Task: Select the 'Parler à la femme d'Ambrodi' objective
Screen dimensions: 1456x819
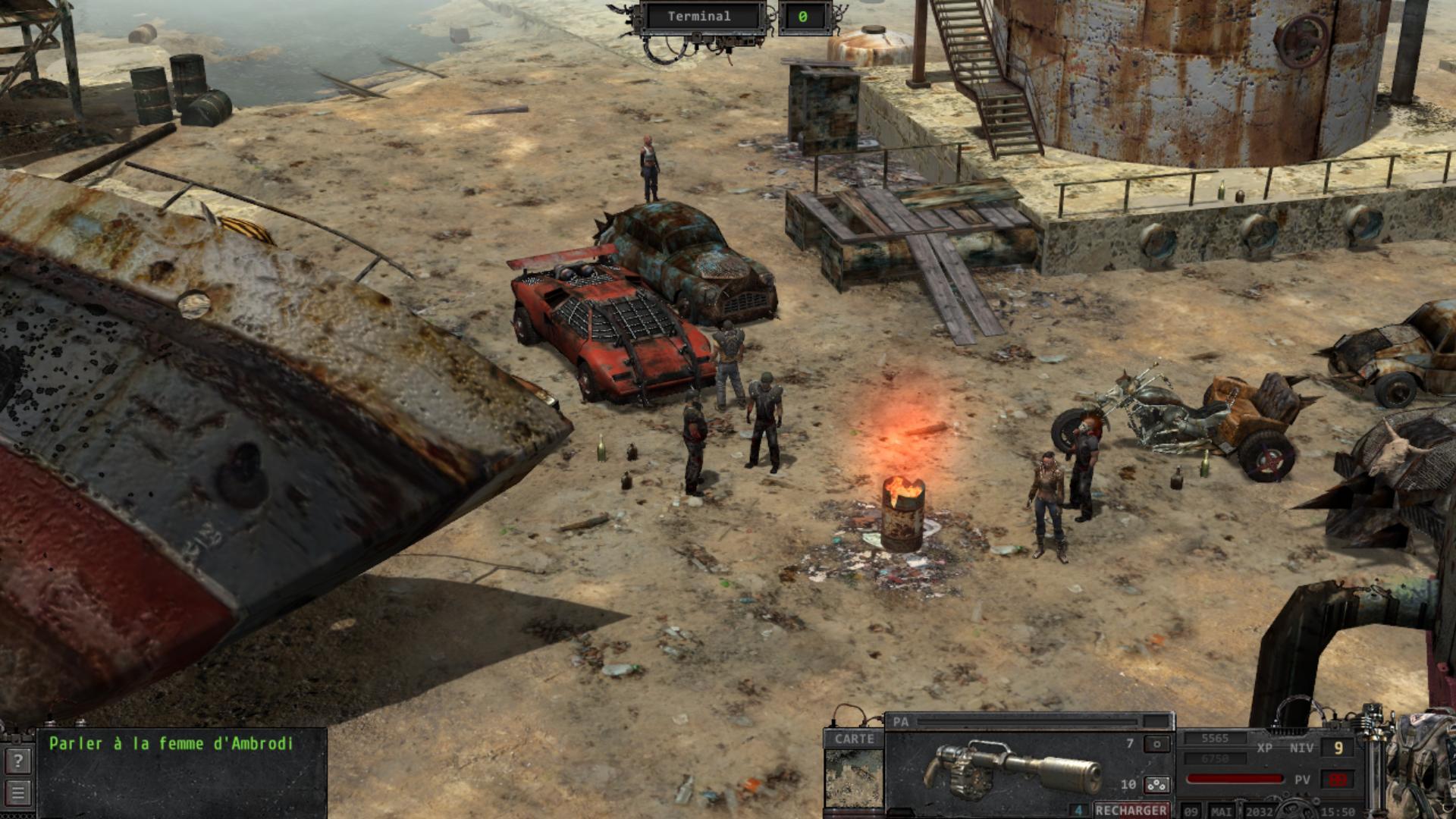Action: click(x=171, y=744)
